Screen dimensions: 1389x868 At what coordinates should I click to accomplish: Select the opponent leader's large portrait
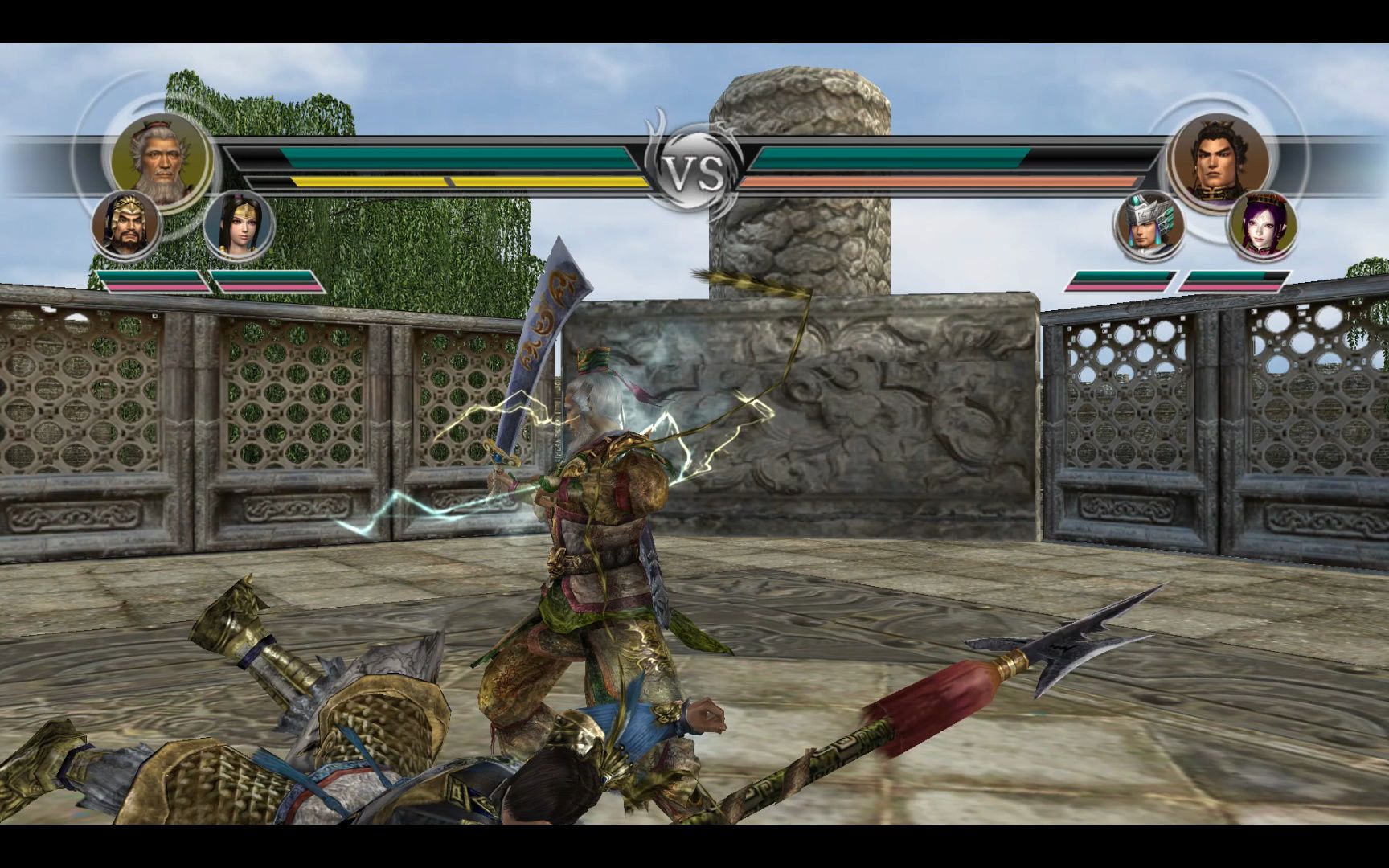point(1219,159)
